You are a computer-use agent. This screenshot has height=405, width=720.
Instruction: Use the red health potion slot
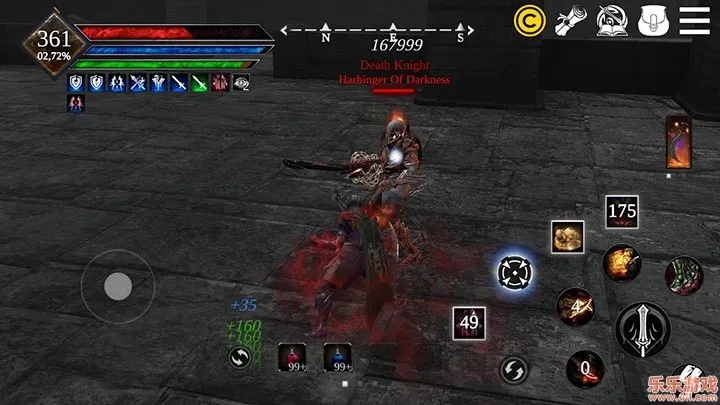click(294, 356)
